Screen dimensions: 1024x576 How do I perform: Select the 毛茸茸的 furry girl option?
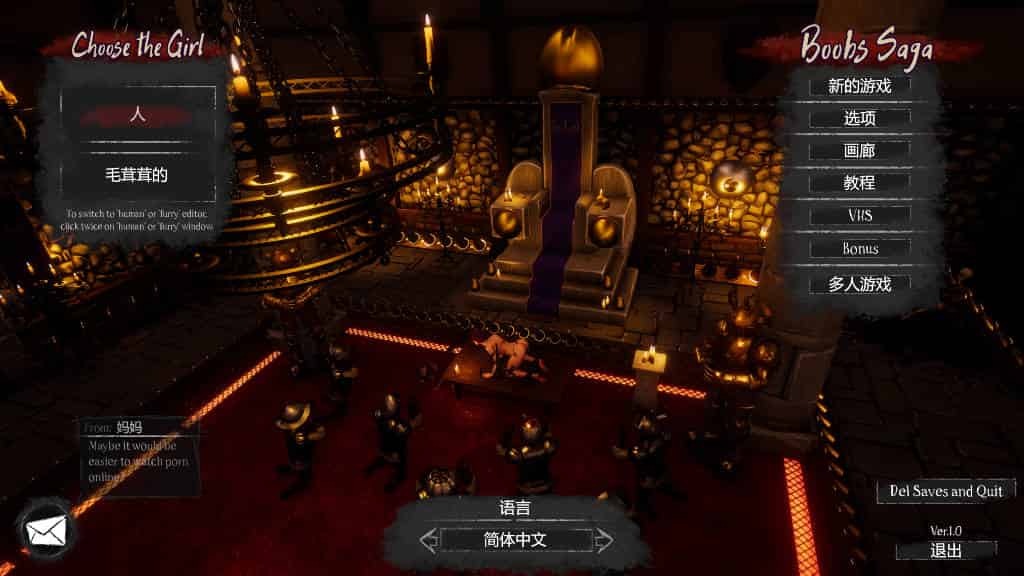click(x=138, y=175)
